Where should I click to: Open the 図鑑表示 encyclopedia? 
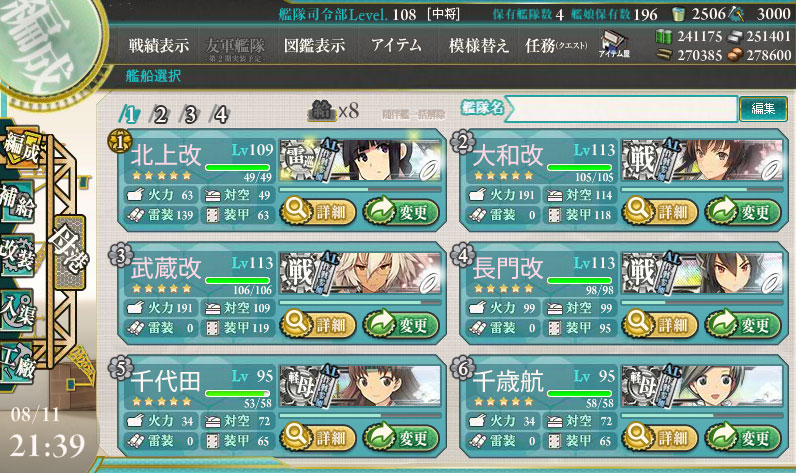coord(314,46)
